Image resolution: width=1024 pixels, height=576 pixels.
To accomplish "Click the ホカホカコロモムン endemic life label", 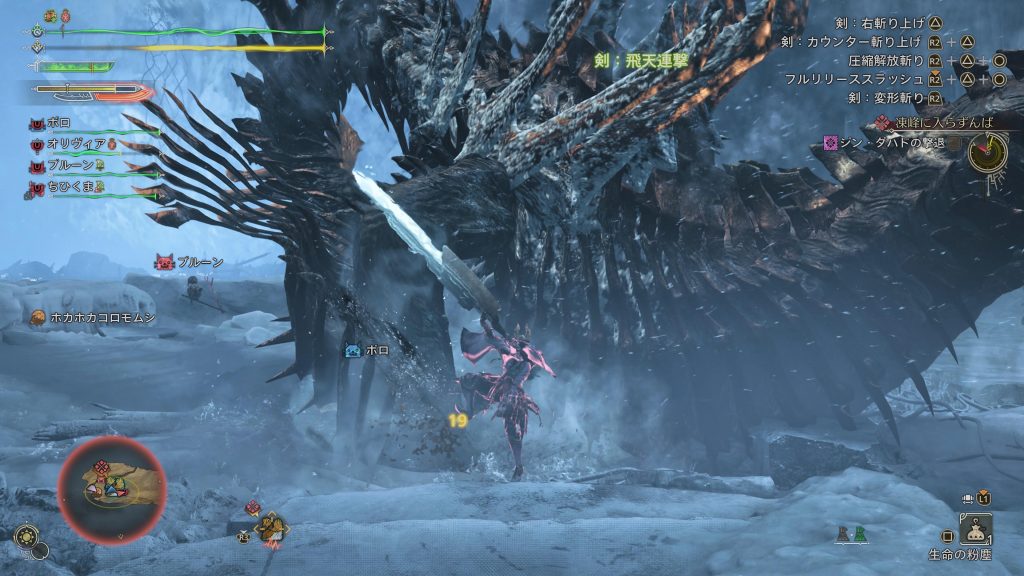I will pos(92,317).
